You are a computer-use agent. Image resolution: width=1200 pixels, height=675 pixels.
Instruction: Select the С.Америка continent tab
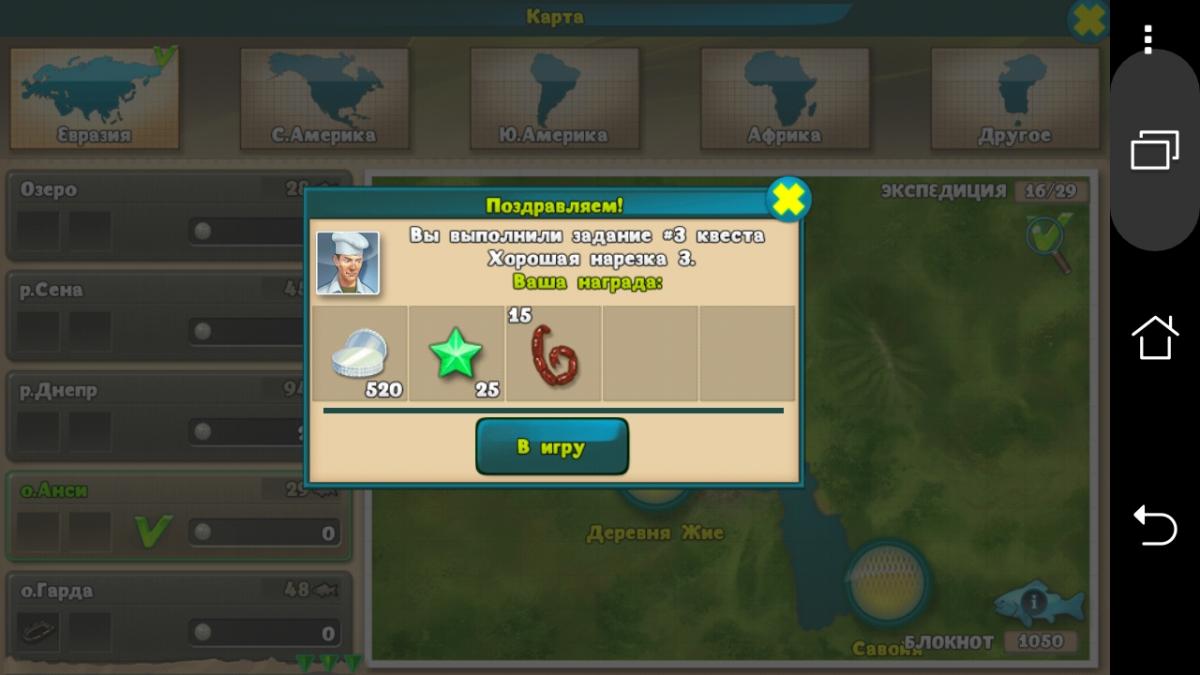[x=324, y=98]
